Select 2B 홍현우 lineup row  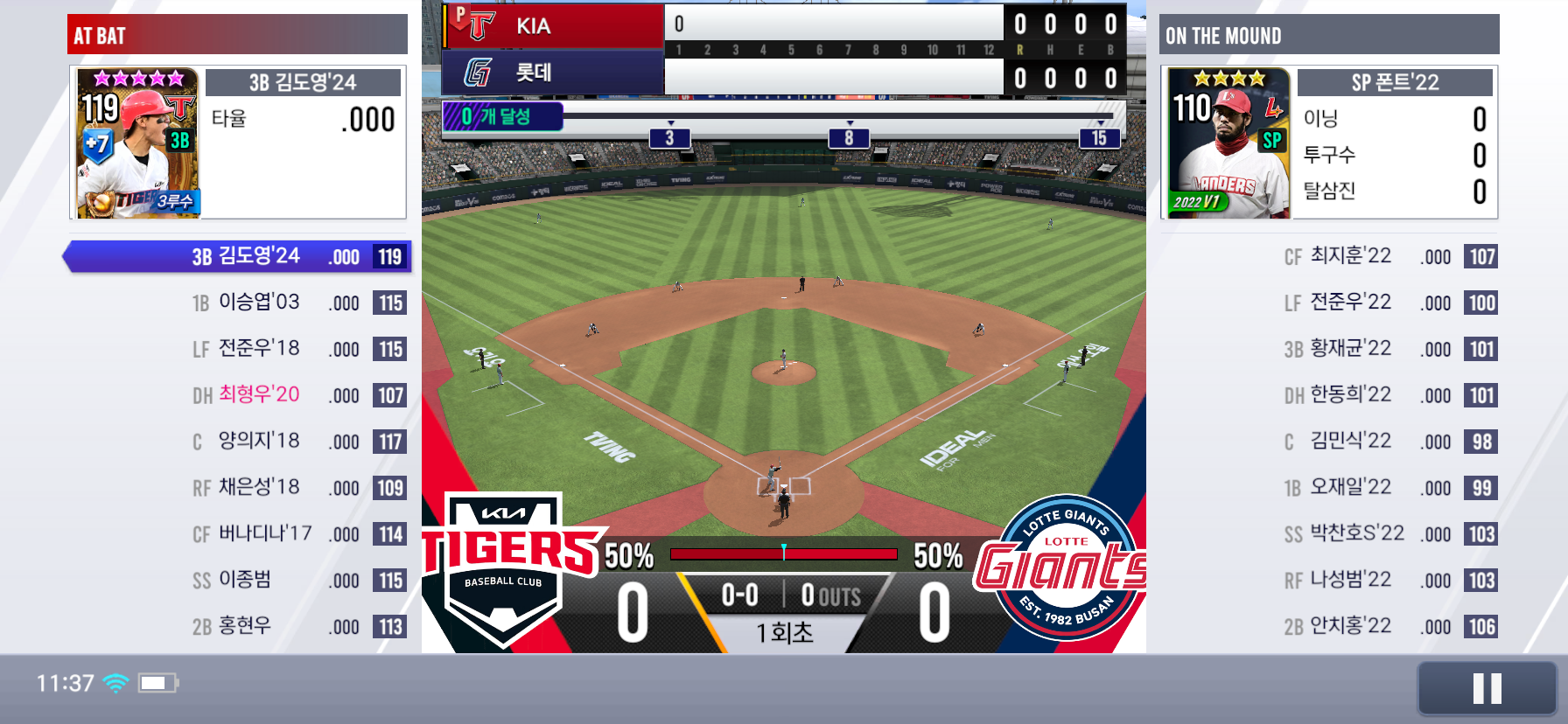coord(297,627)
